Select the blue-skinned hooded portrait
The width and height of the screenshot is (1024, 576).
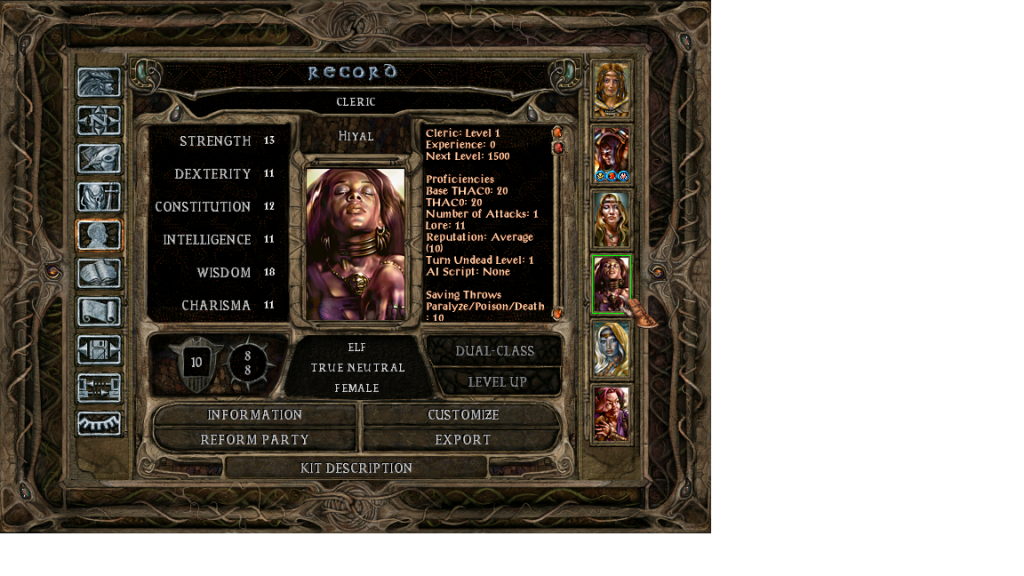point(611,349)
